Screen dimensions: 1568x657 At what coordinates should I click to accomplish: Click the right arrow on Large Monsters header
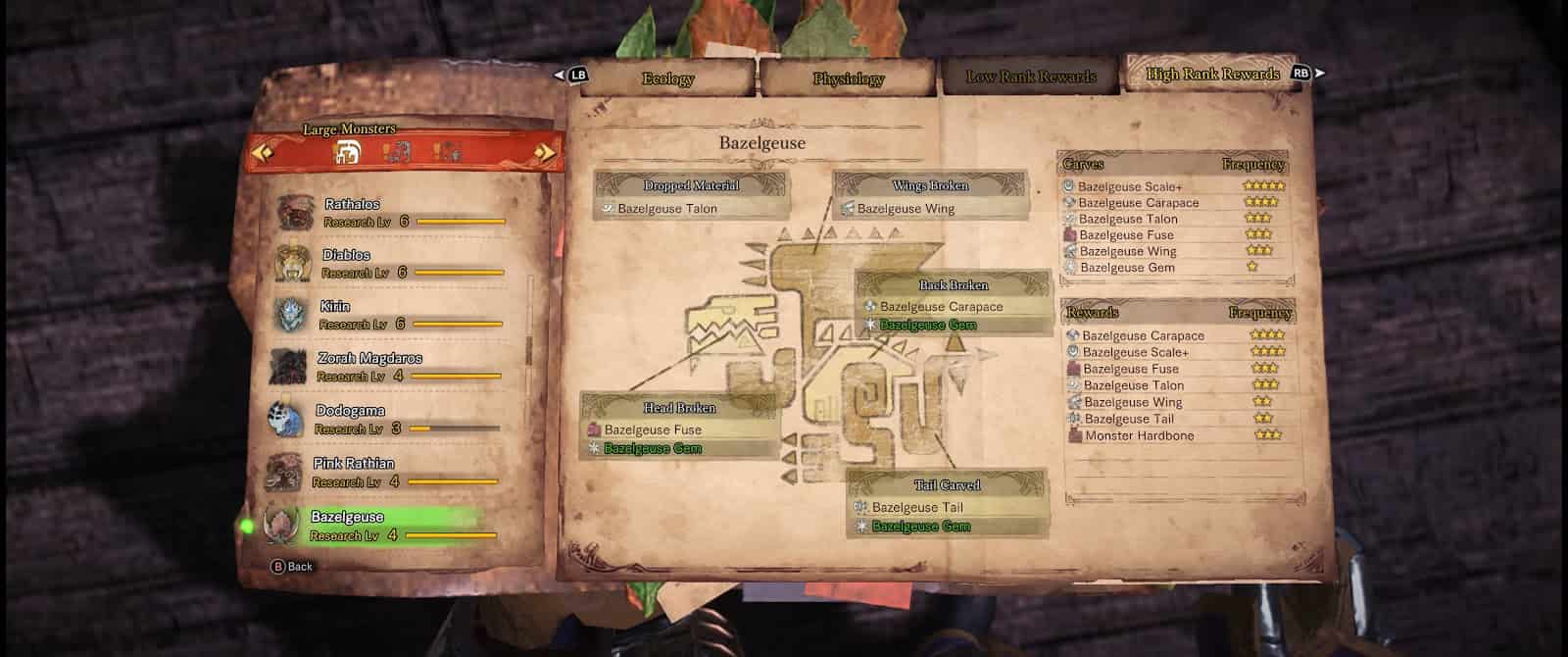[x=546, y=152]
